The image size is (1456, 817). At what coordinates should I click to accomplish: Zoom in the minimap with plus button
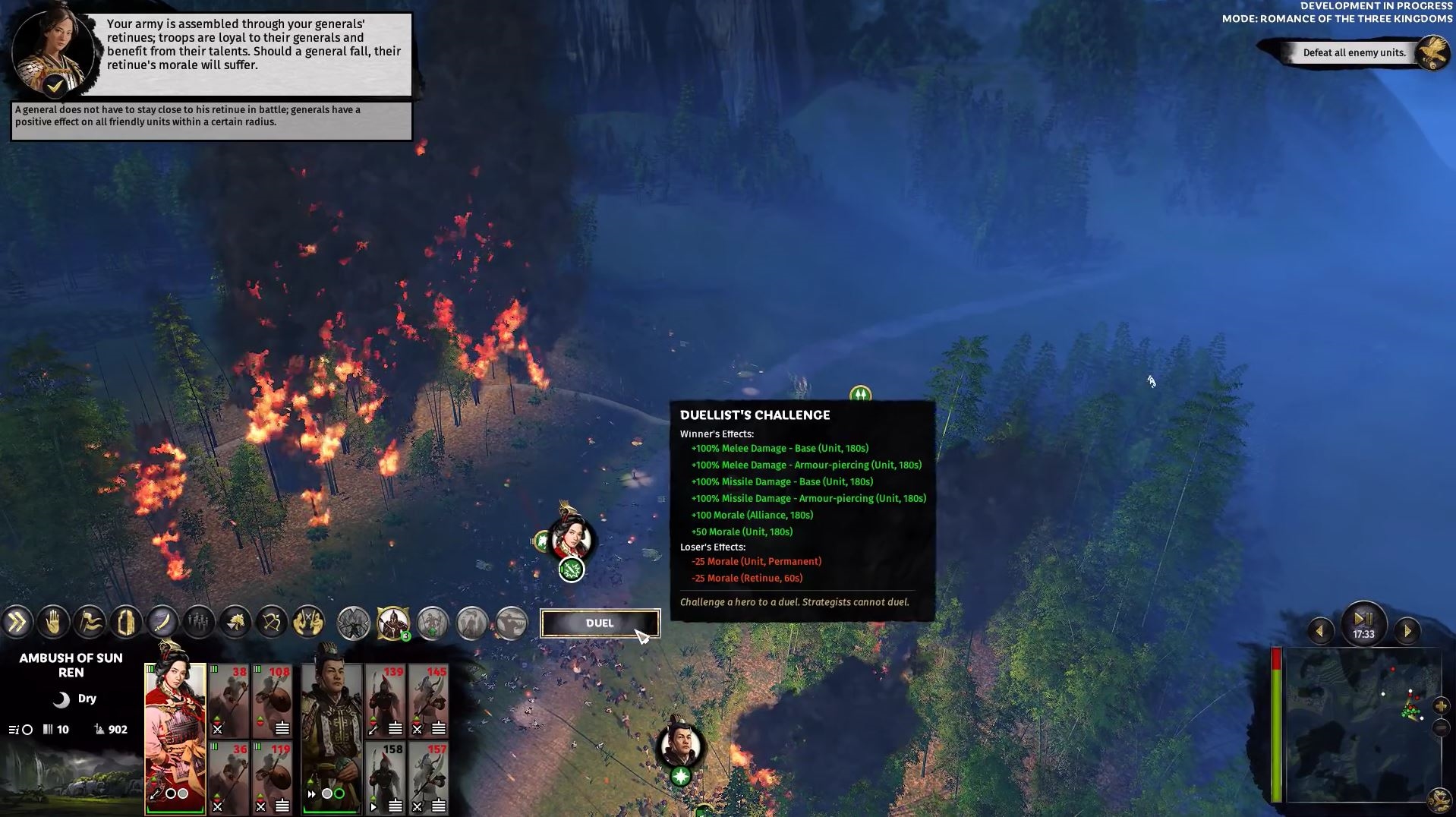(1441, 707)
